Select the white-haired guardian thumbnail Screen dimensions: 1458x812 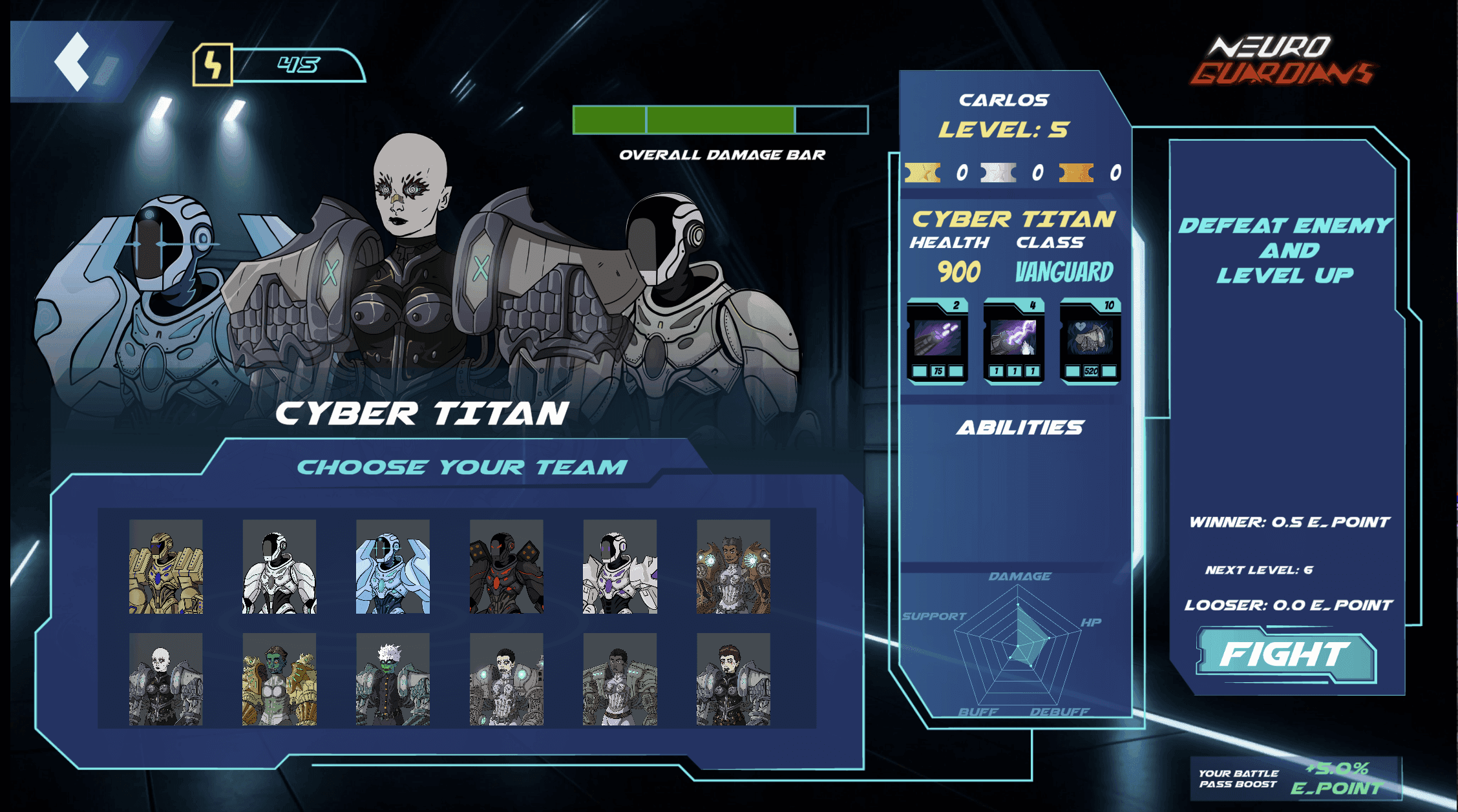[x=392, y=682]
